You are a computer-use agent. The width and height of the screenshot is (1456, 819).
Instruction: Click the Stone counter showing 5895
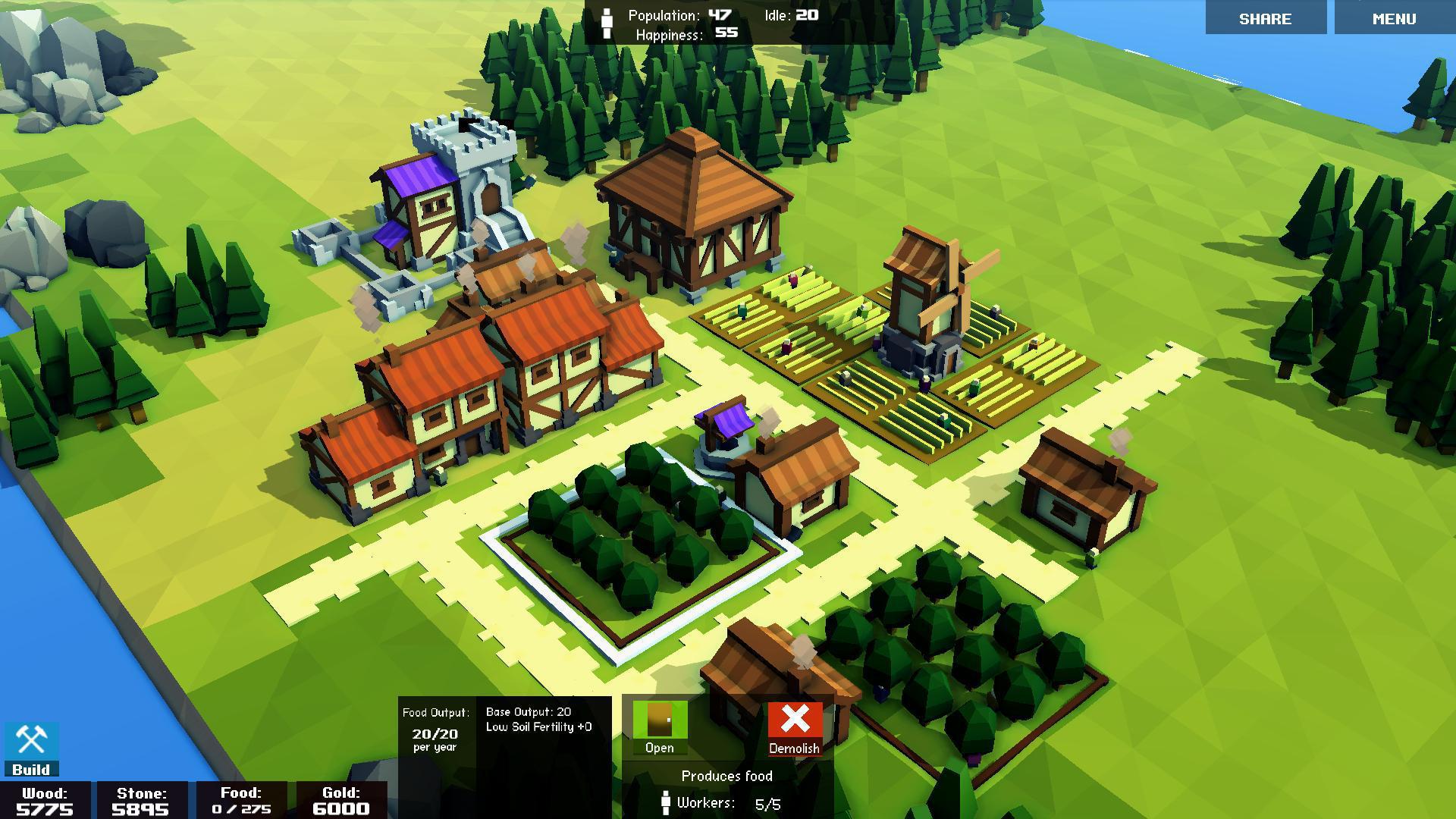[x=140, y=800]
